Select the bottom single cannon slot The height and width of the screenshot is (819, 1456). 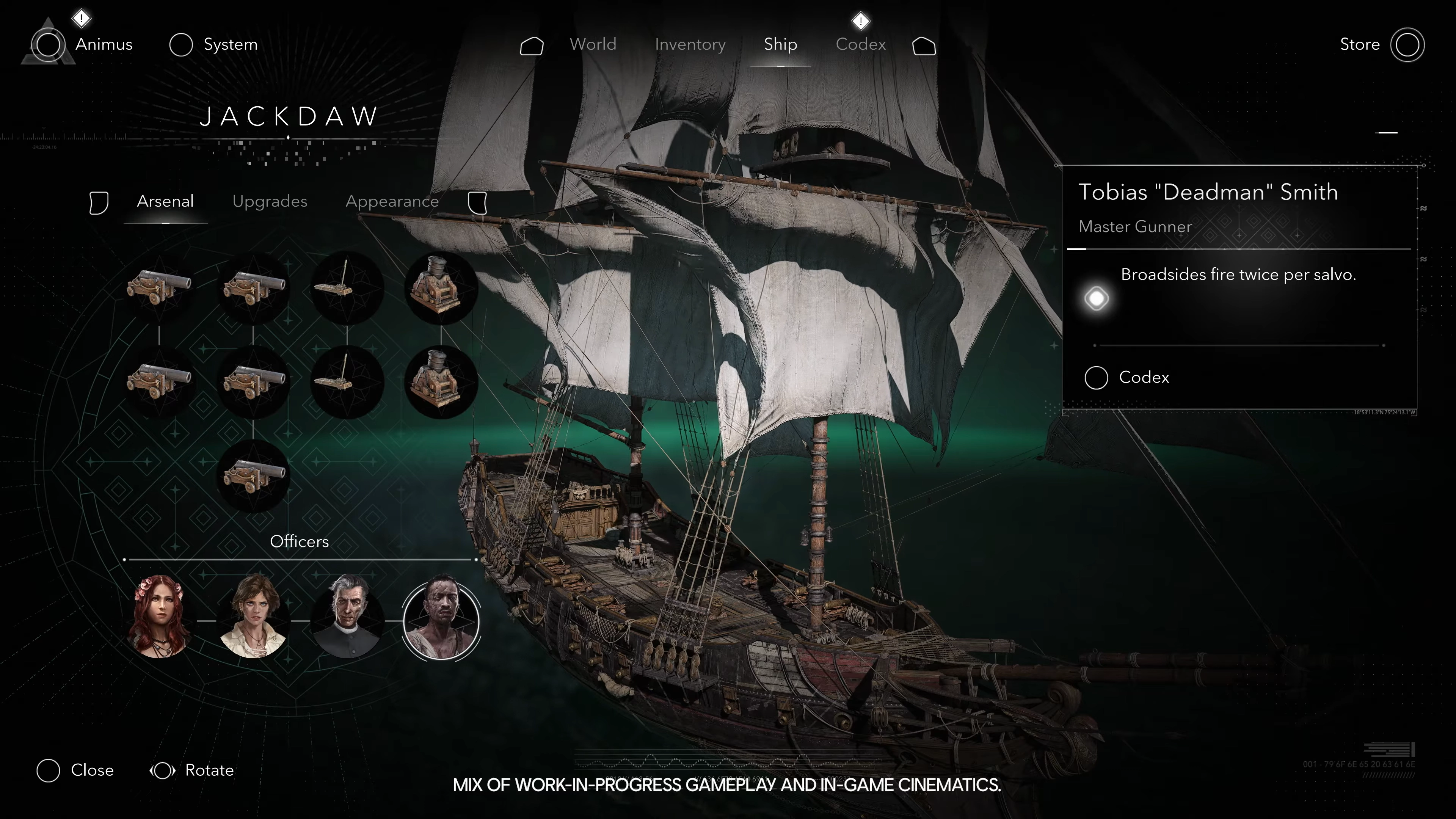(x=253, y=476)
